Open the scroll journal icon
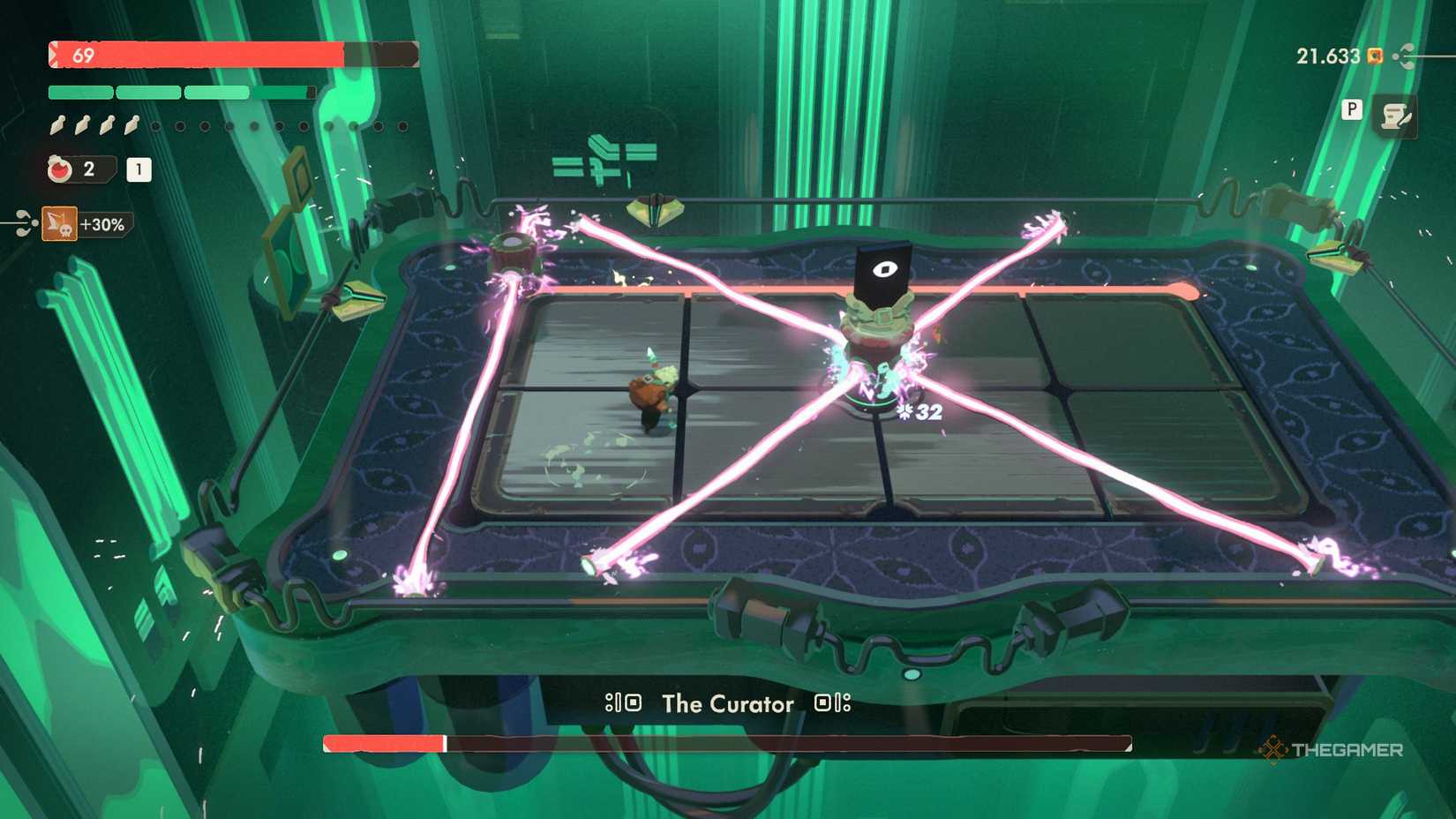 point(1398,114)
